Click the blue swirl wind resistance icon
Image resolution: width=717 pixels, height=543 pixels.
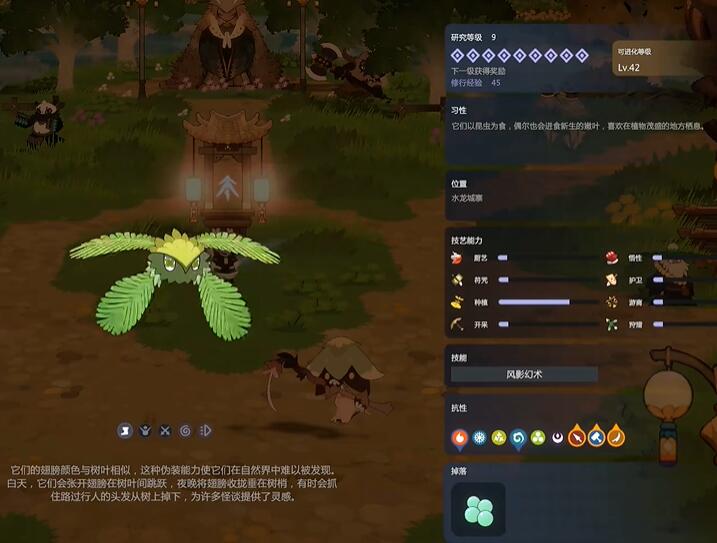[x=518, y=437]
